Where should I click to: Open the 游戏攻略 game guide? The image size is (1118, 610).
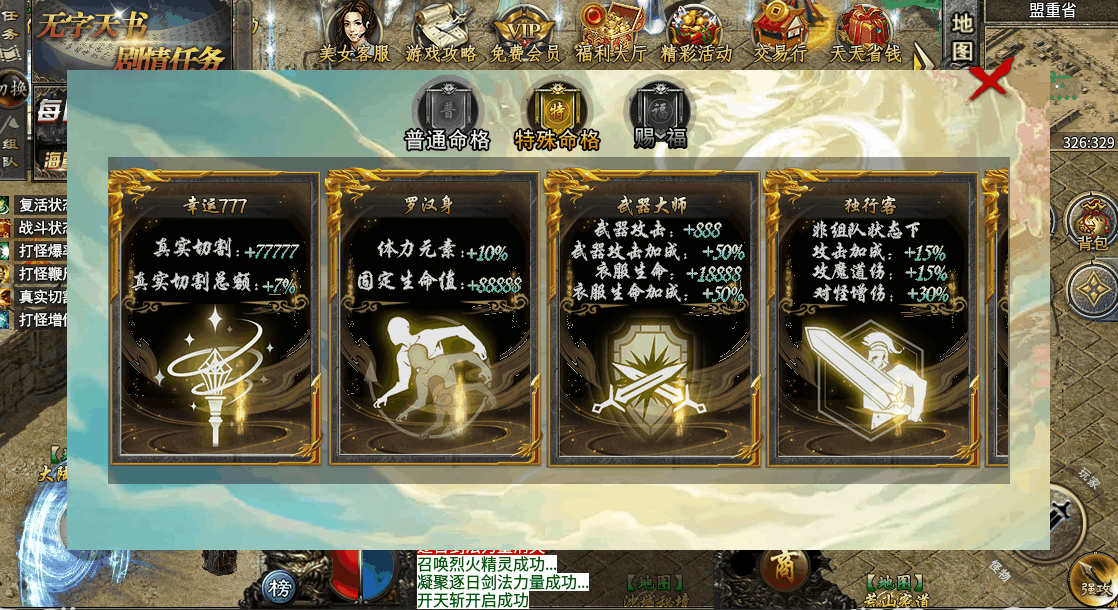pyautogui.click(x=441, y=32)
